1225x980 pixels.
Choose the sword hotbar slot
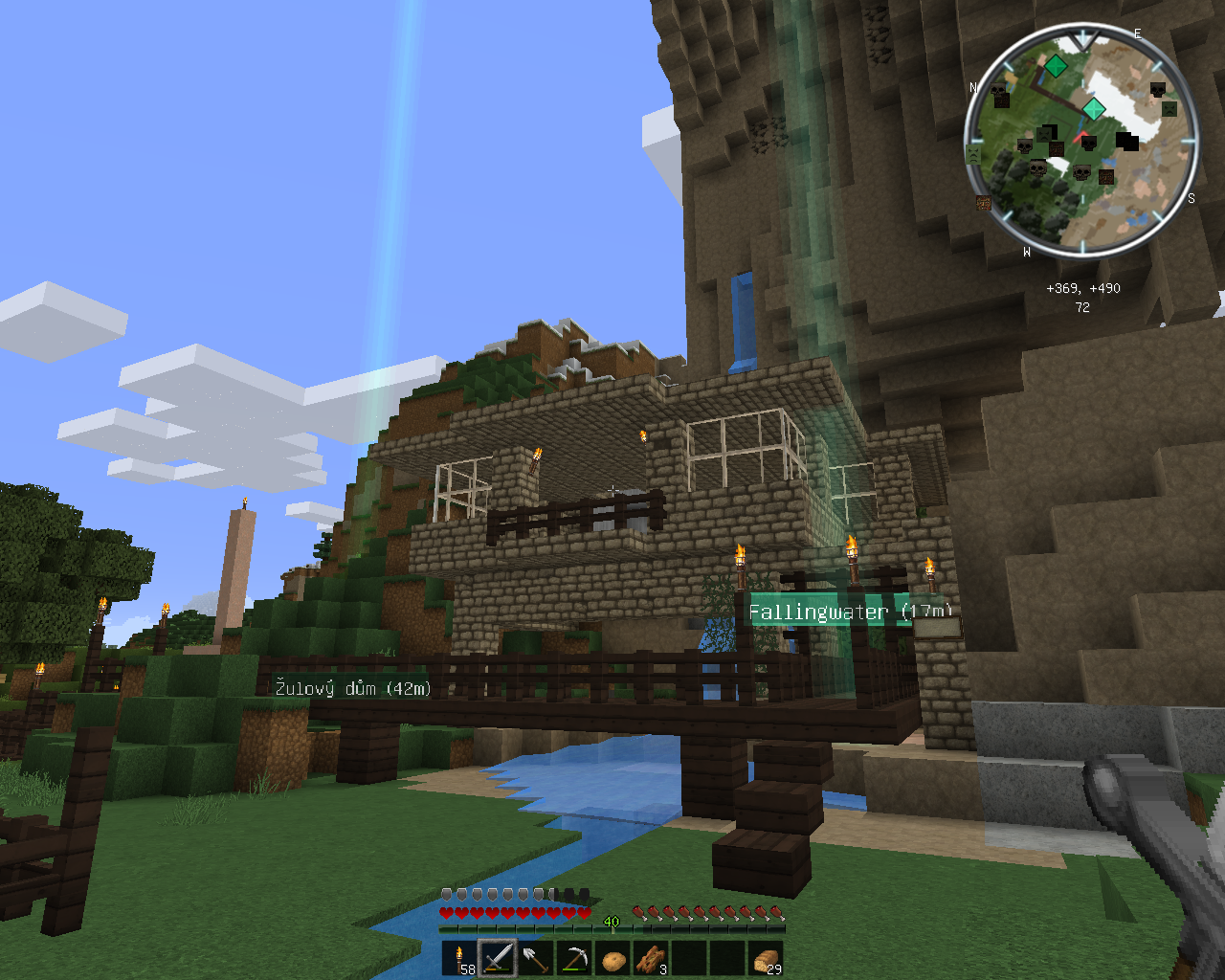click(498, 958)
